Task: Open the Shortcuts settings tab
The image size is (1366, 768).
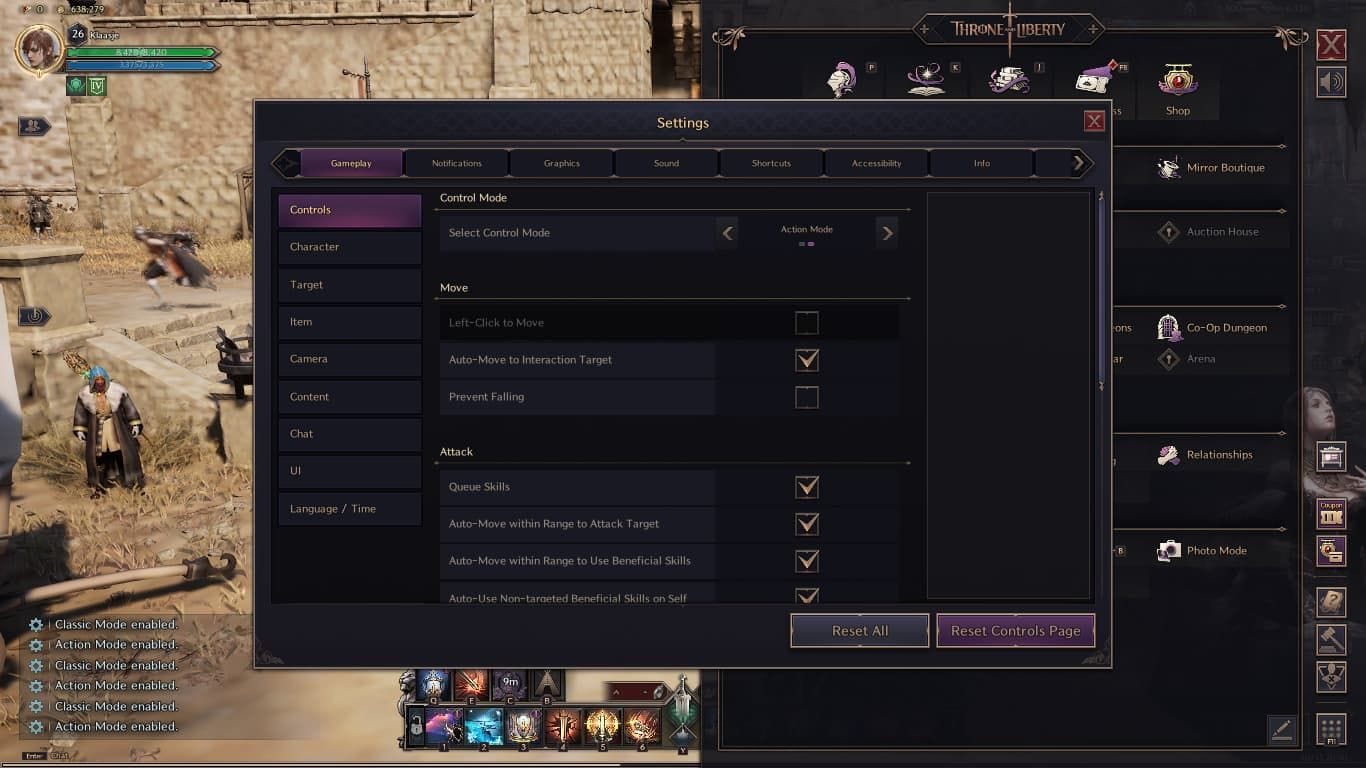Action: coord(771,162)
